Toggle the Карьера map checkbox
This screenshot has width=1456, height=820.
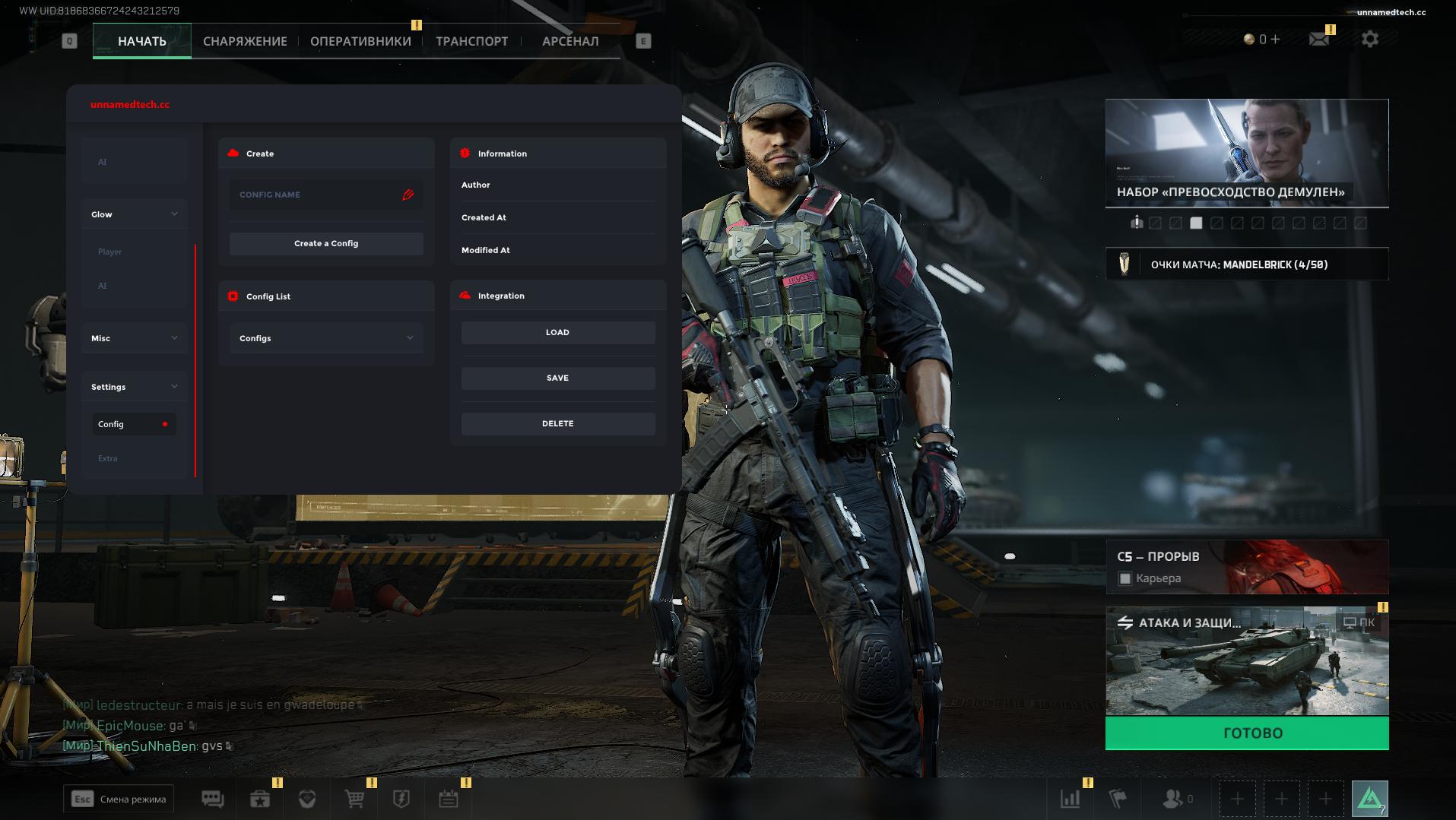[1125, 579]
